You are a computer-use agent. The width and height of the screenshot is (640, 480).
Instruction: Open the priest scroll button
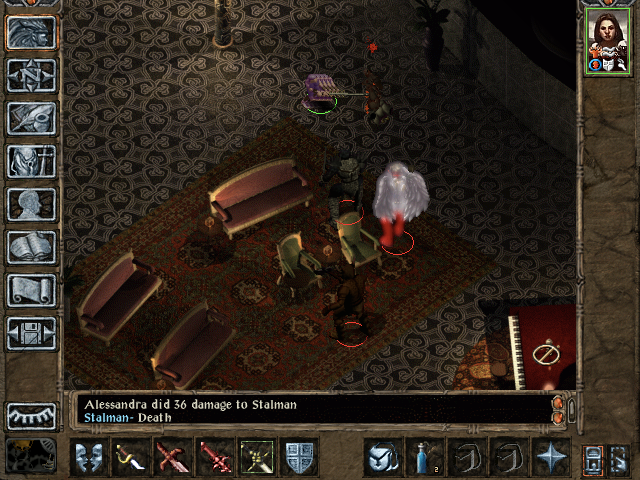(31, 290)
